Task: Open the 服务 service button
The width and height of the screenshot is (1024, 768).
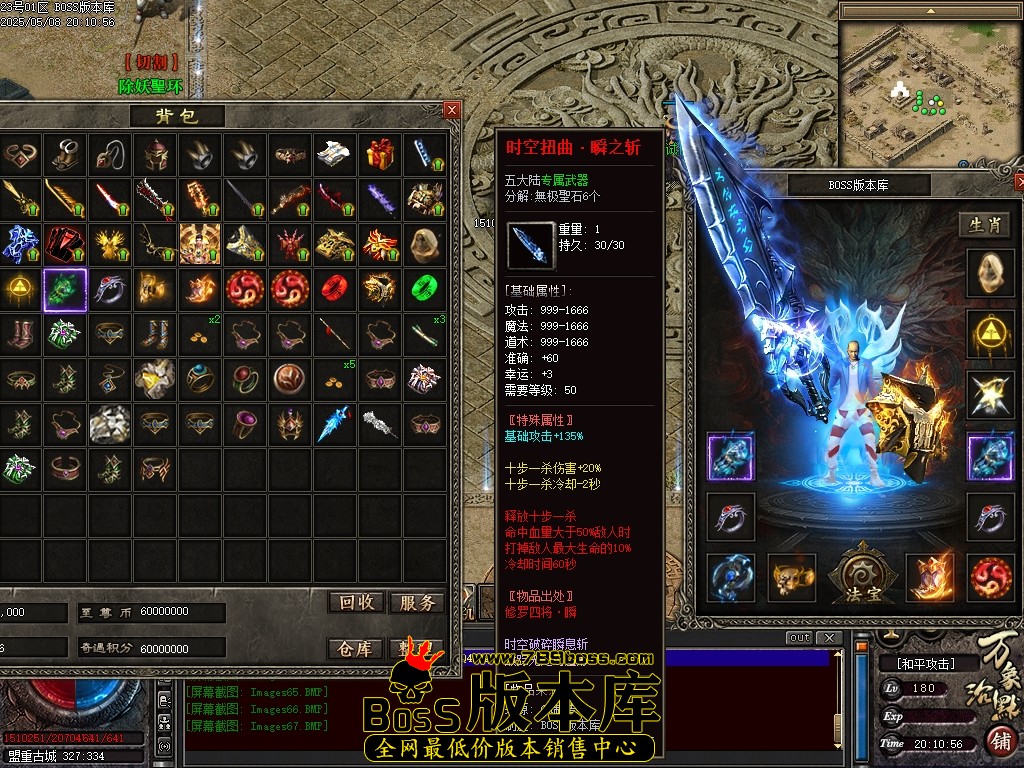Action: (x=416, y=602)
